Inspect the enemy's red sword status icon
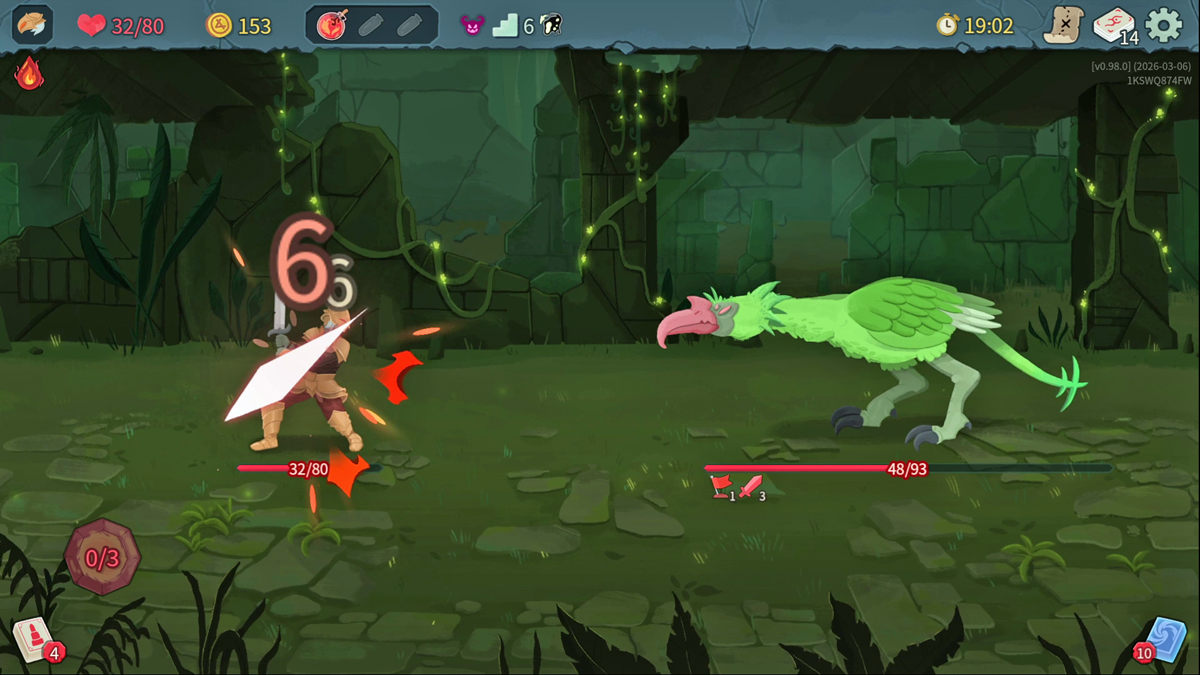The height and width of the screenshot is (675, 1200). tap(750, 487)
